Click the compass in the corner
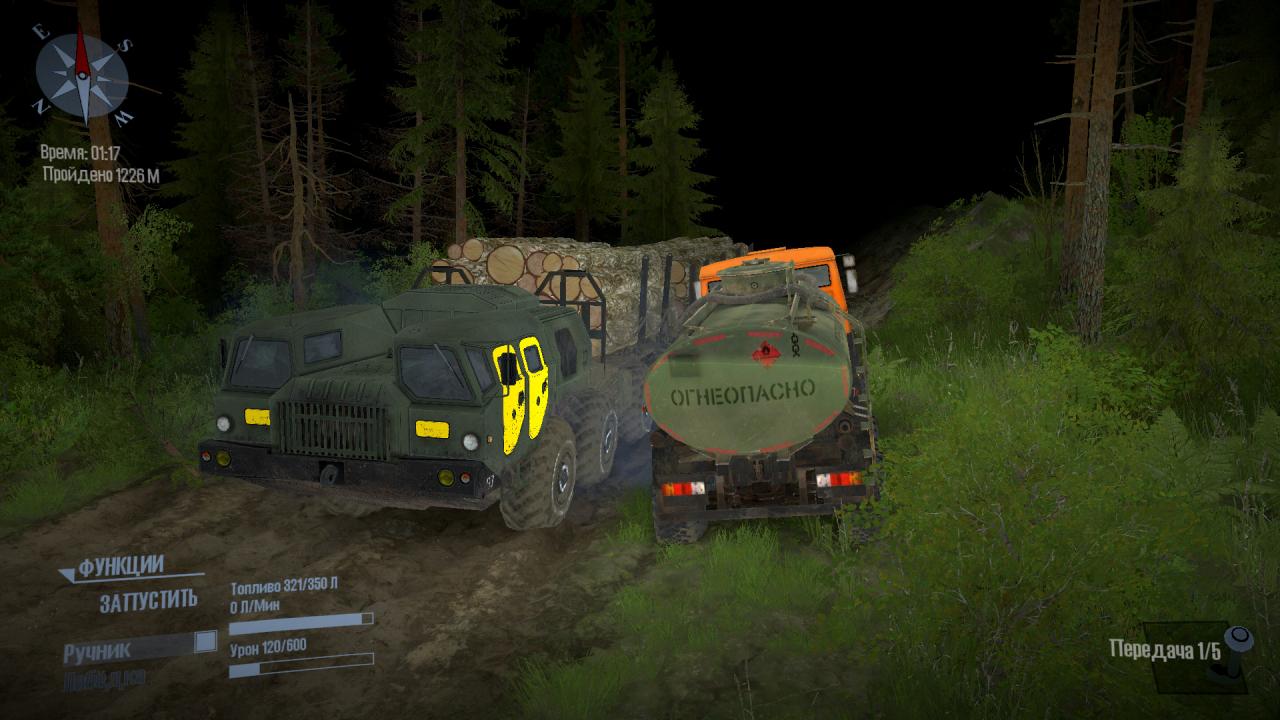 (x=82, y=76)
